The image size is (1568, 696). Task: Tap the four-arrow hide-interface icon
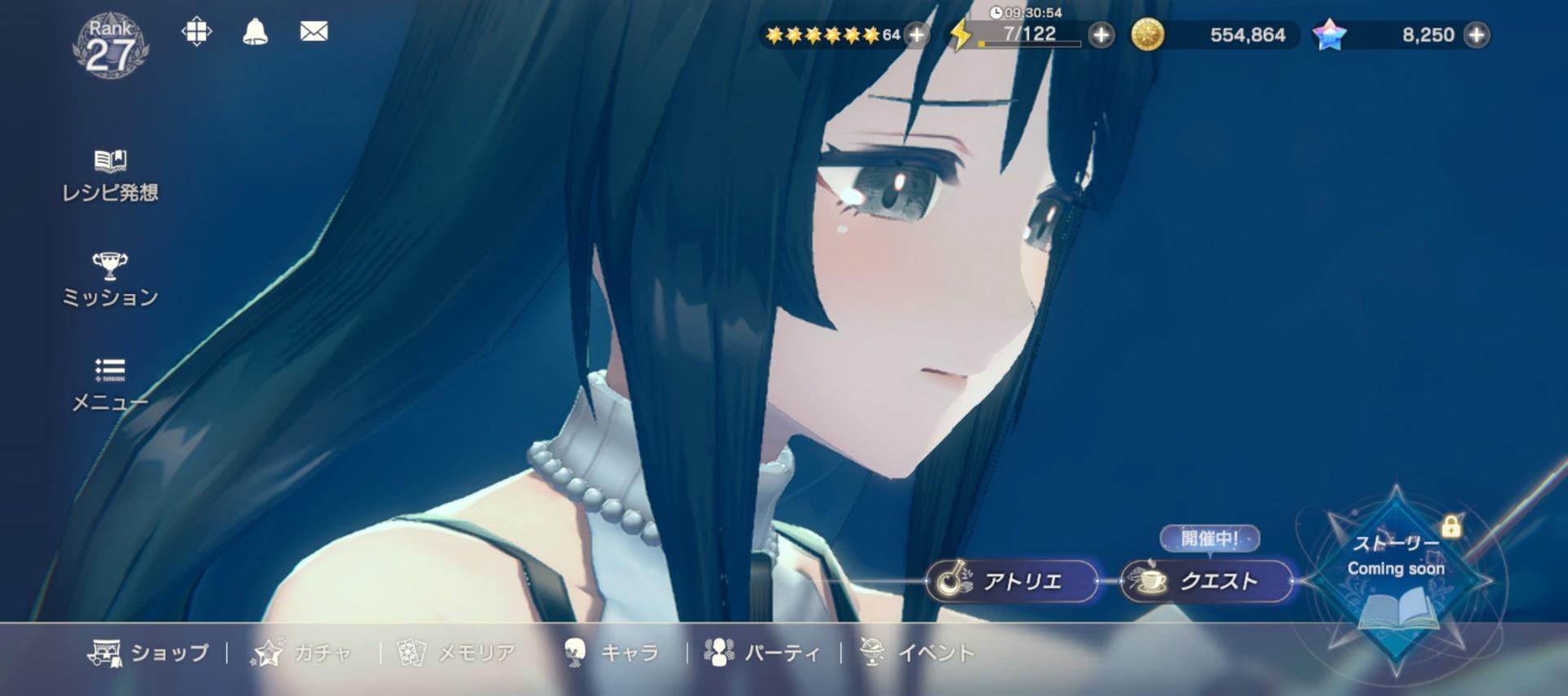(x=197, y=32)
